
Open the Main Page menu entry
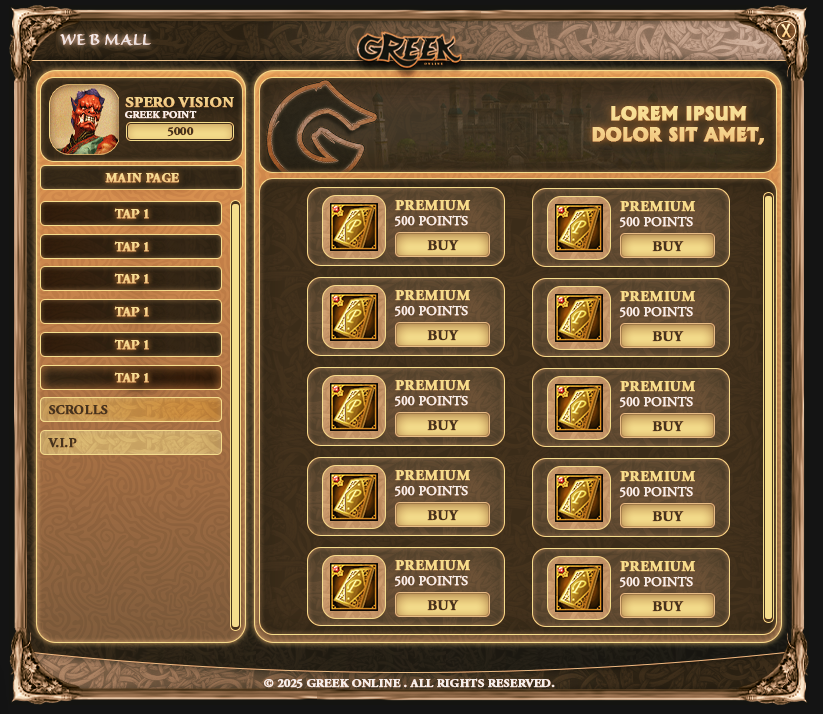[142, 178]
